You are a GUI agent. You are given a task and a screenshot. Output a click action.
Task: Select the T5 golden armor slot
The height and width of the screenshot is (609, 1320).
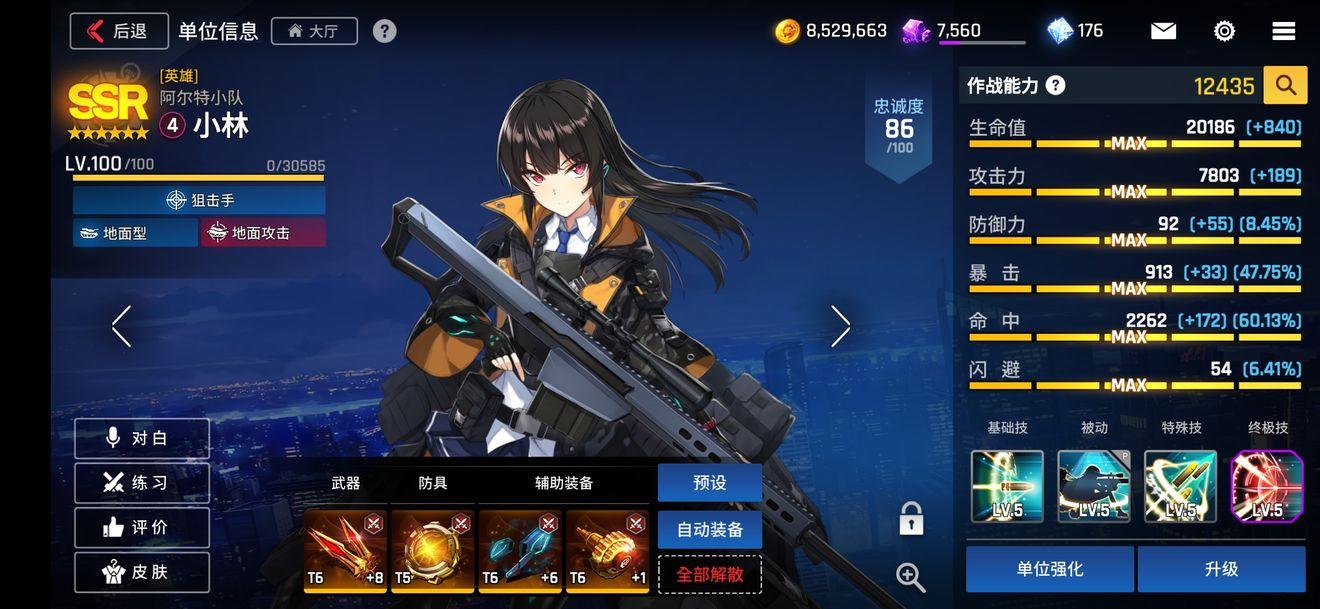tap(432, 551)
